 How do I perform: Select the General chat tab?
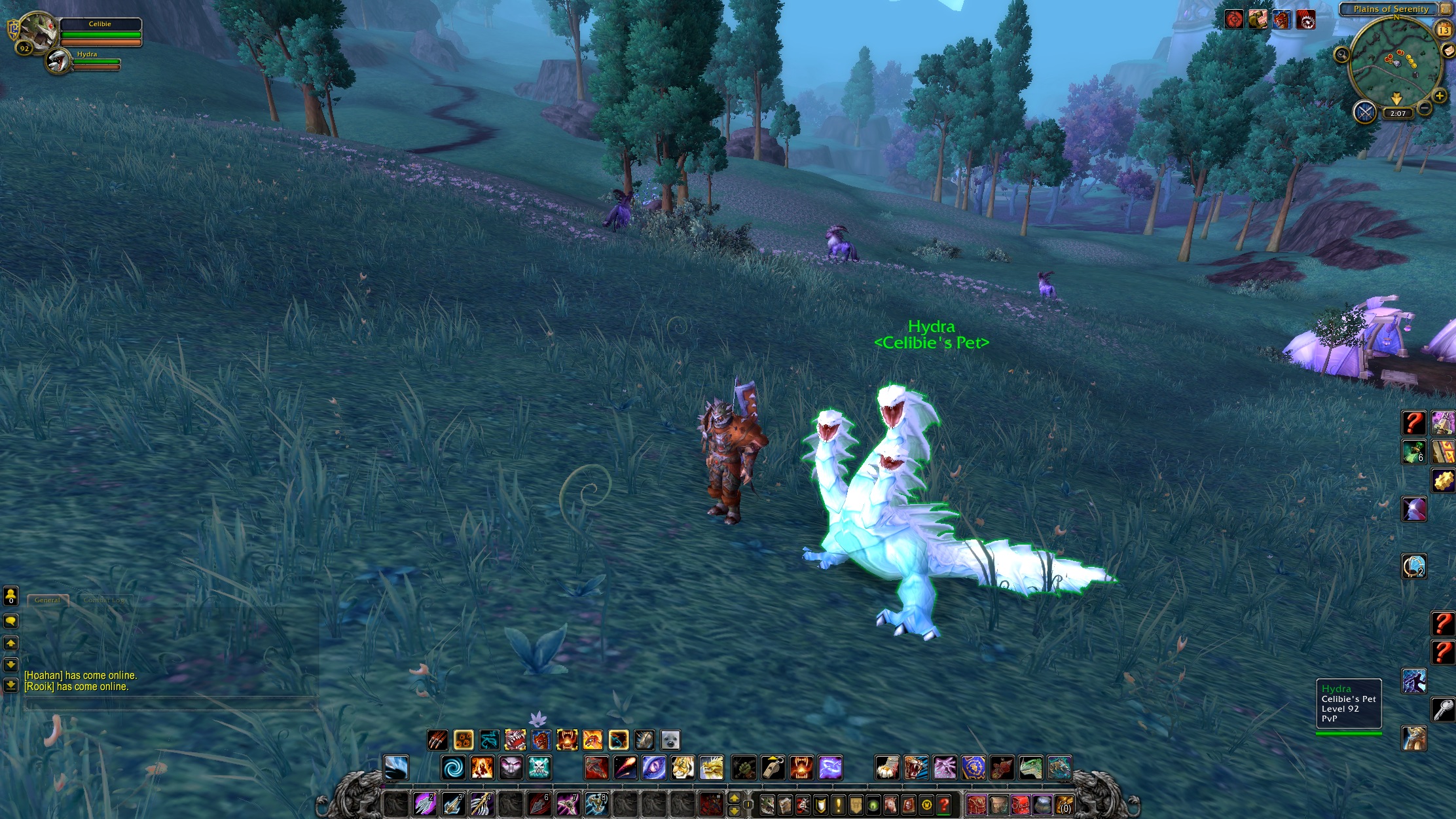[47, 600]
